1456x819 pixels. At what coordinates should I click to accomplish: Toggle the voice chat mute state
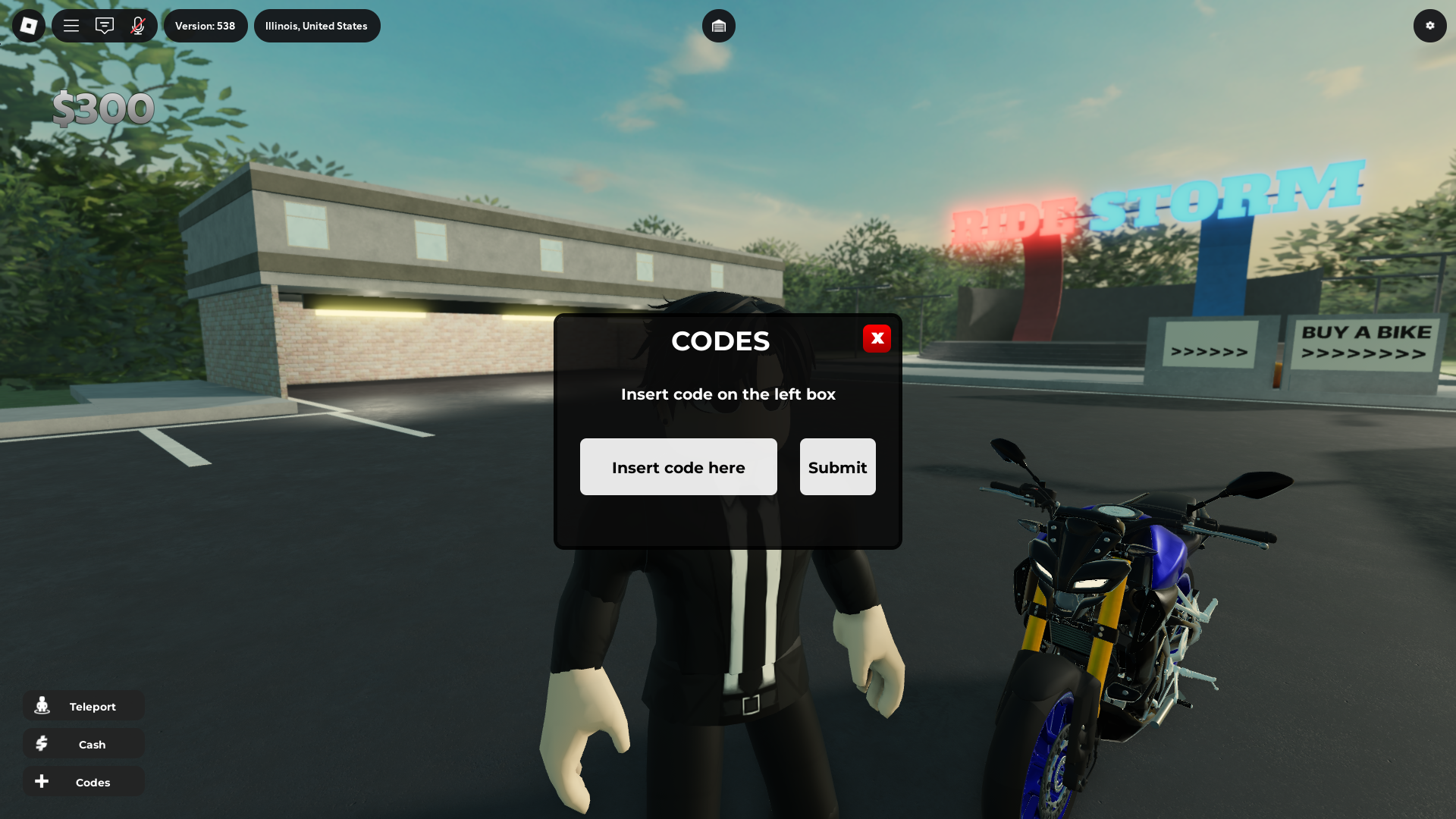137,25
